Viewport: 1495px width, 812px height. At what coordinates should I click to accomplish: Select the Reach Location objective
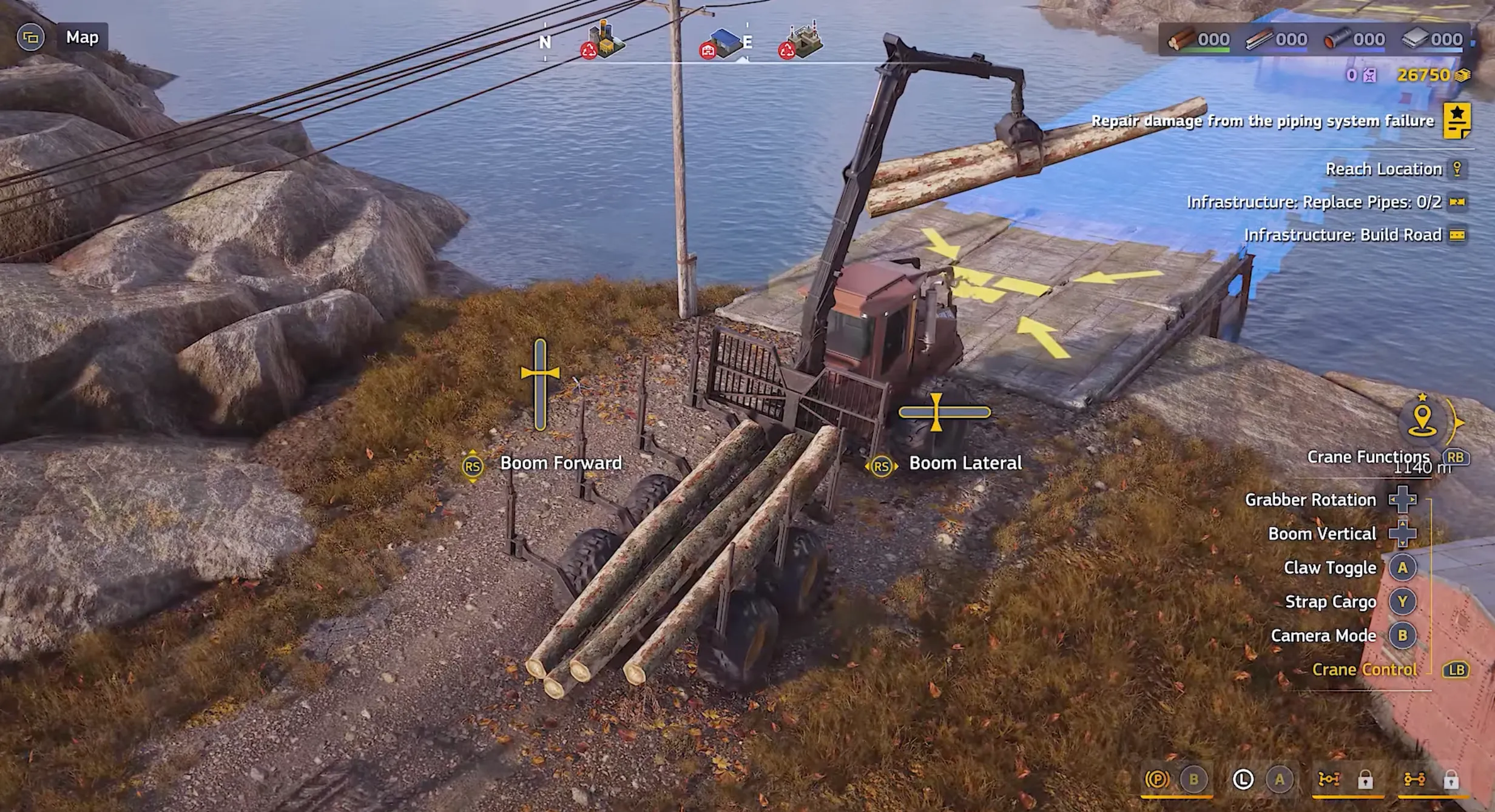click(x=1383, y=169)
